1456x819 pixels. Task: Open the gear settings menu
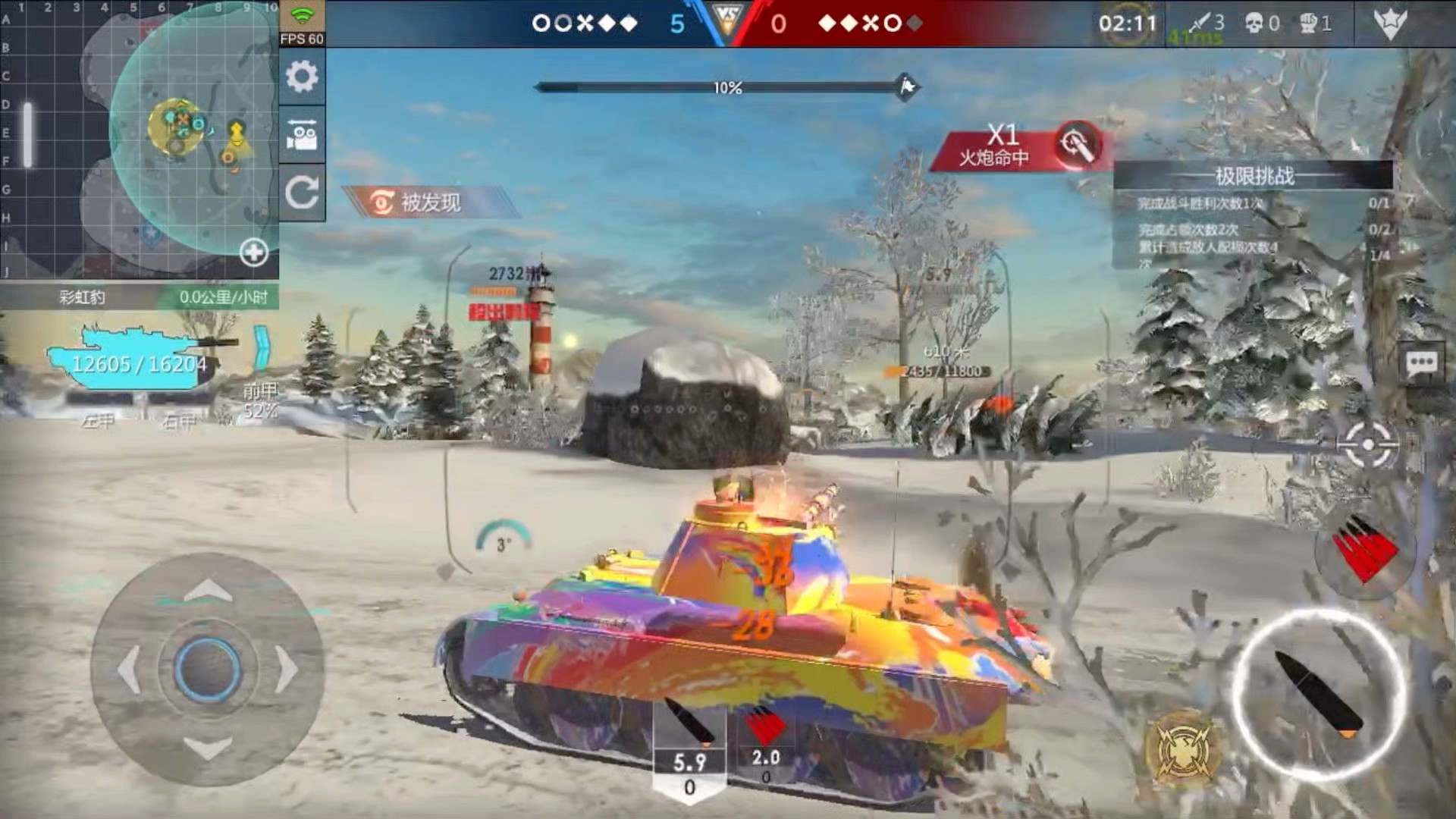pyautogui.click(x=302, y=77)
